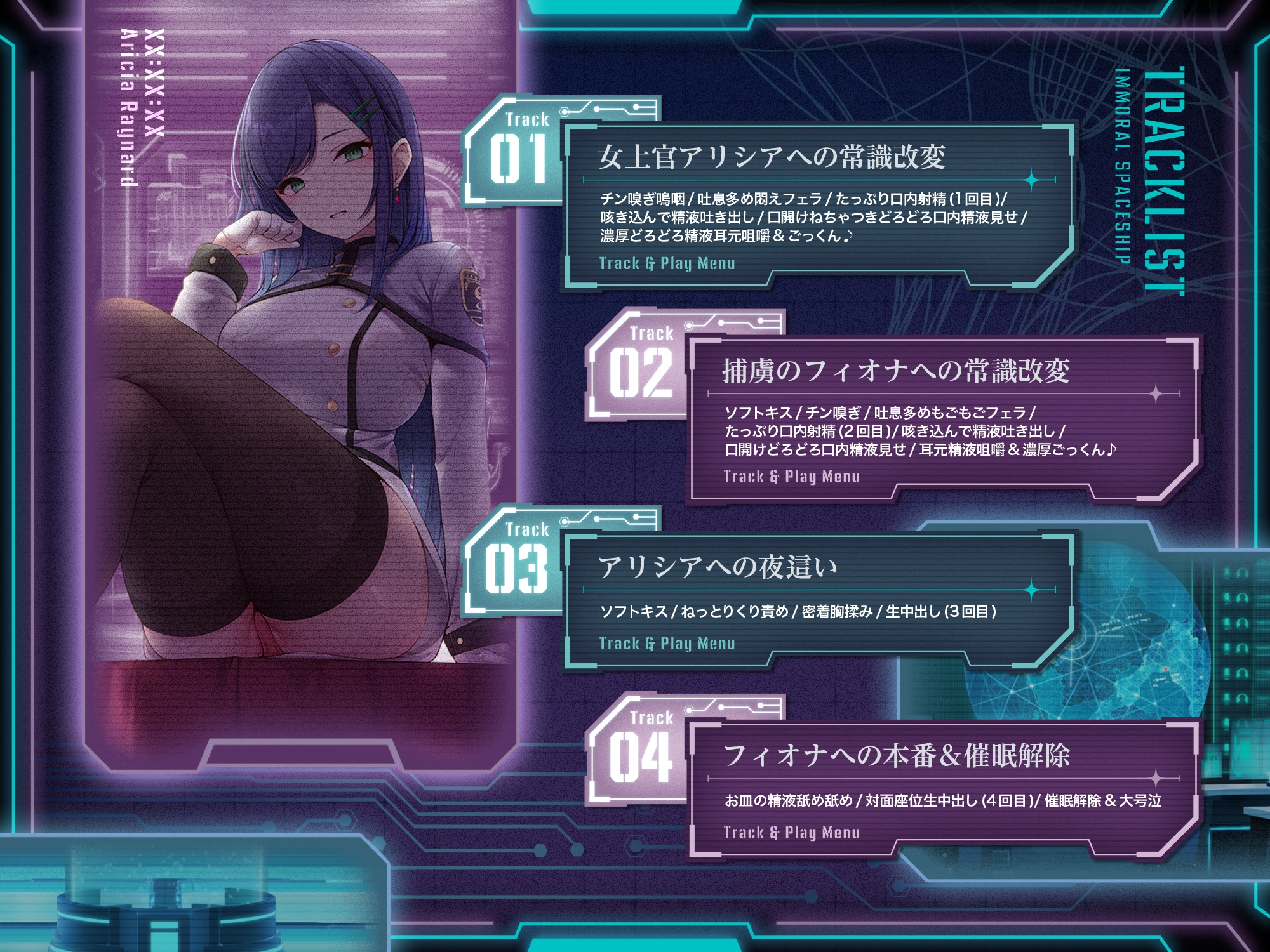
Task: Select the Track 01 entry
Action: [772, 157]
